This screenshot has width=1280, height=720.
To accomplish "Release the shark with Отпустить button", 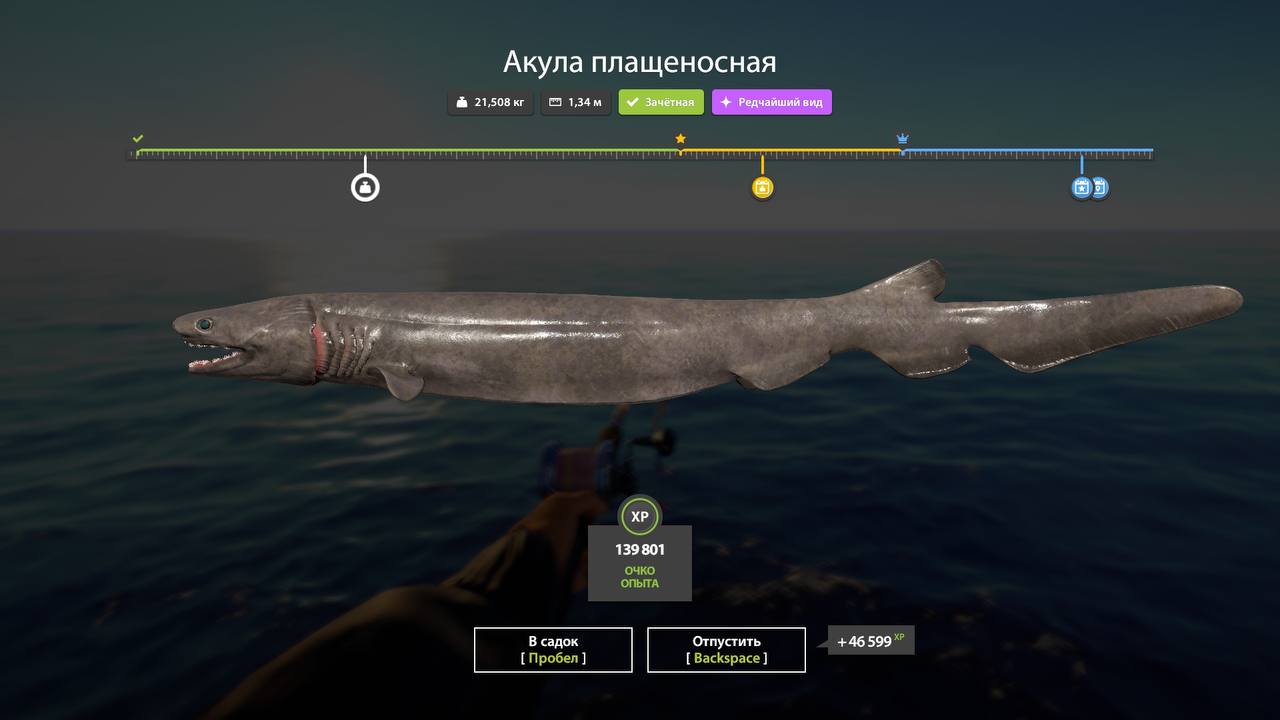I will tap(726, 650).
